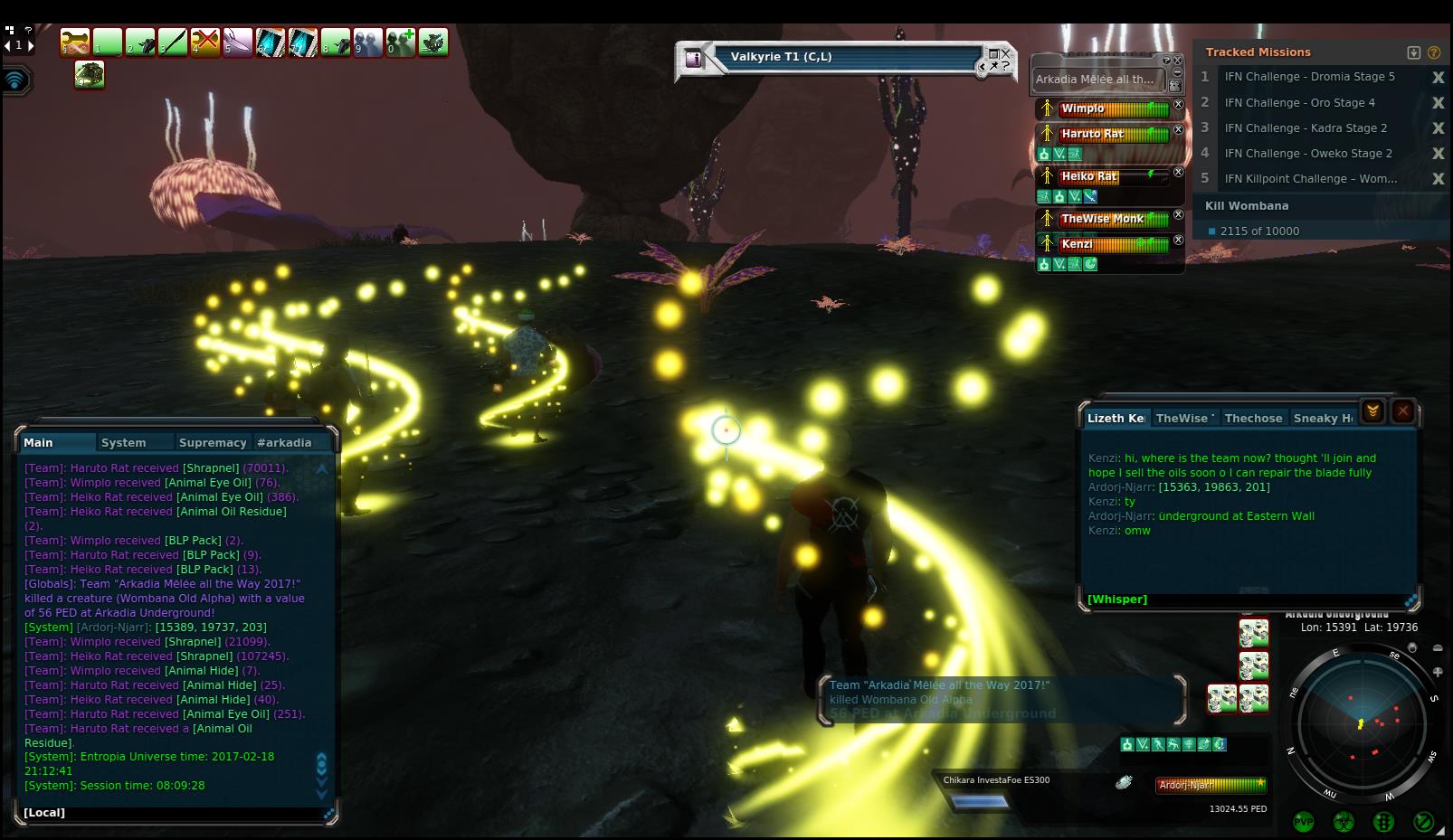
Task: Switch to the Thechose whisper tab
Action: click(x=1253, y=419)
